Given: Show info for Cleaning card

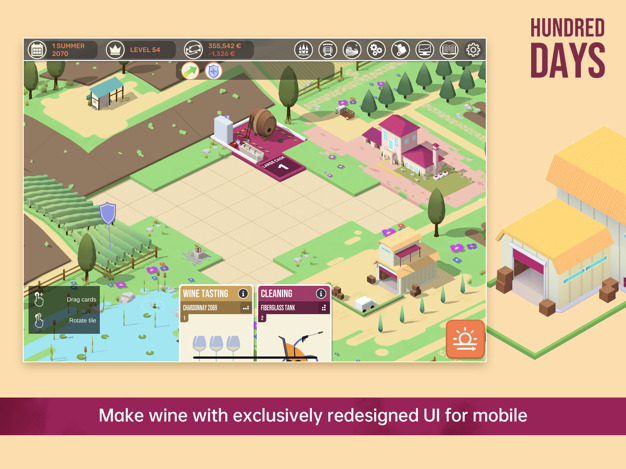Looking at the screenshot, I should (321, 294).
